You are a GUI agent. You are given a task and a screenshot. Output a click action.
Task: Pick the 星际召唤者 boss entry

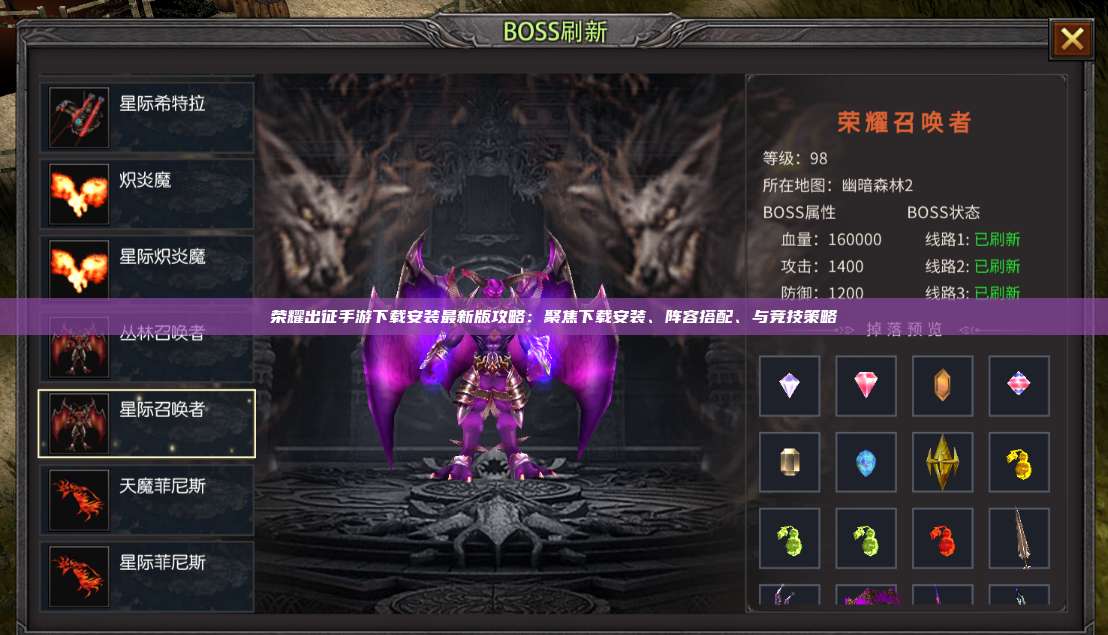146,423
